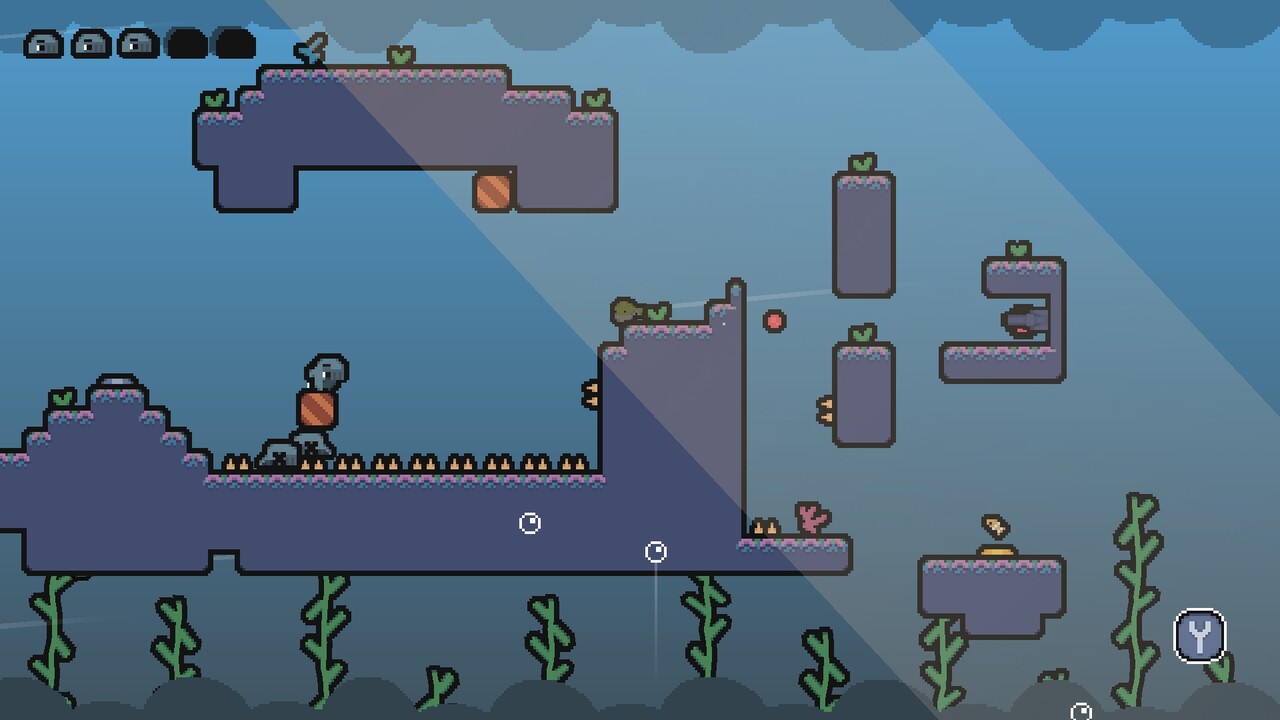Select the left swirl bubble marker
This screenshot has height=720, width=1280.
click(x=529, y=522)
